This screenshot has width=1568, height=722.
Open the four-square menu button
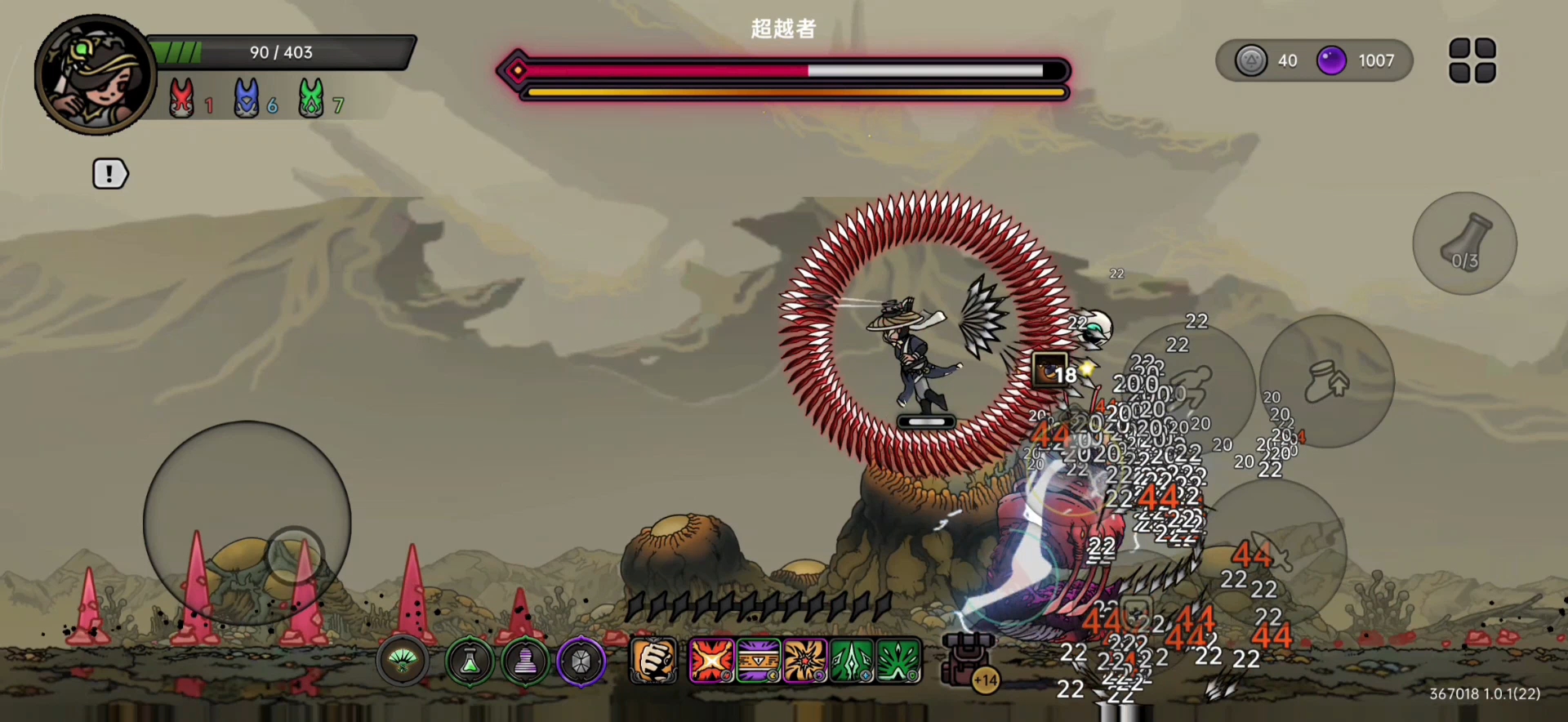tap(1472, 60)
